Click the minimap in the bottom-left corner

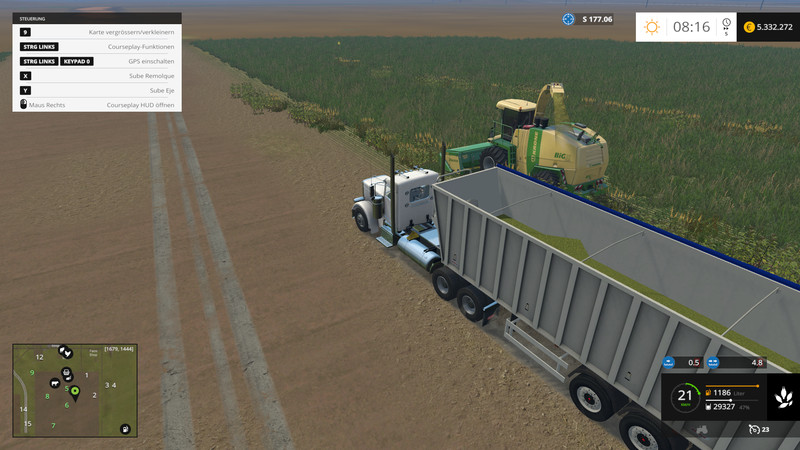pos(74,390)
